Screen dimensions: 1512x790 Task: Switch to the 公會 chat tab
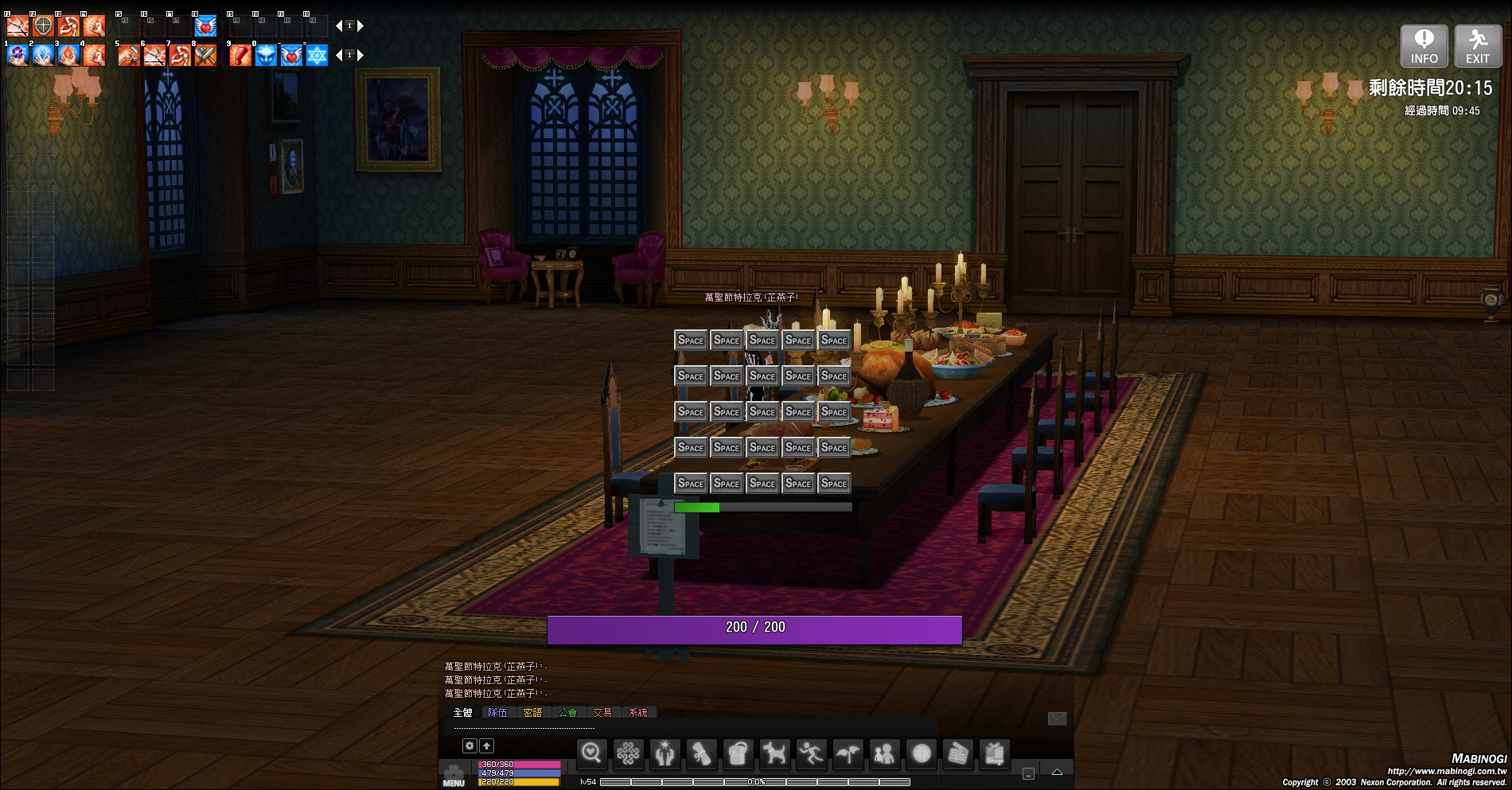567,713
